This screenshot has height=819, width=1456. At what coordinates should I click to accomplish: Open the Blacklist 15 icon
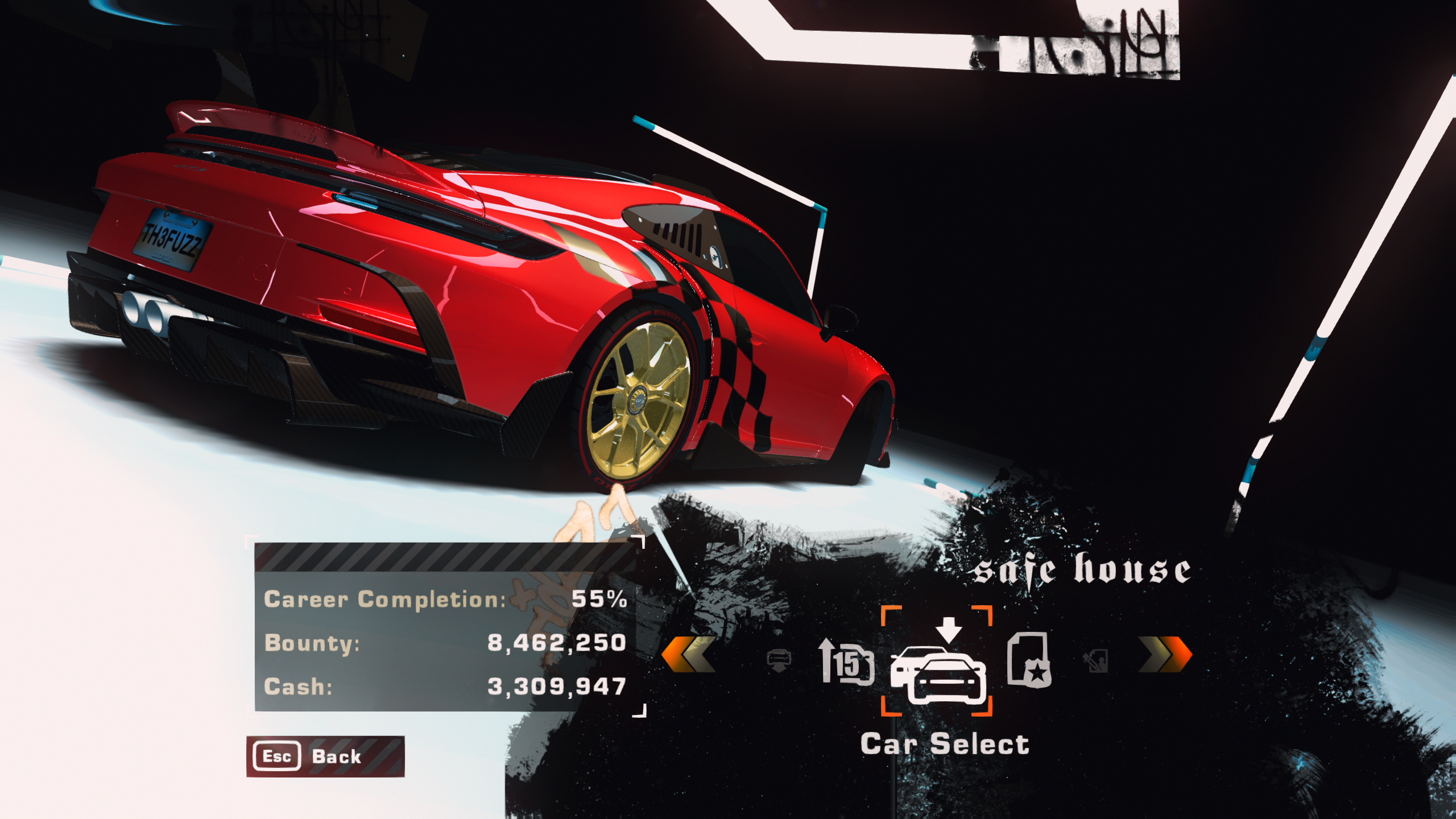click(847, 661)
